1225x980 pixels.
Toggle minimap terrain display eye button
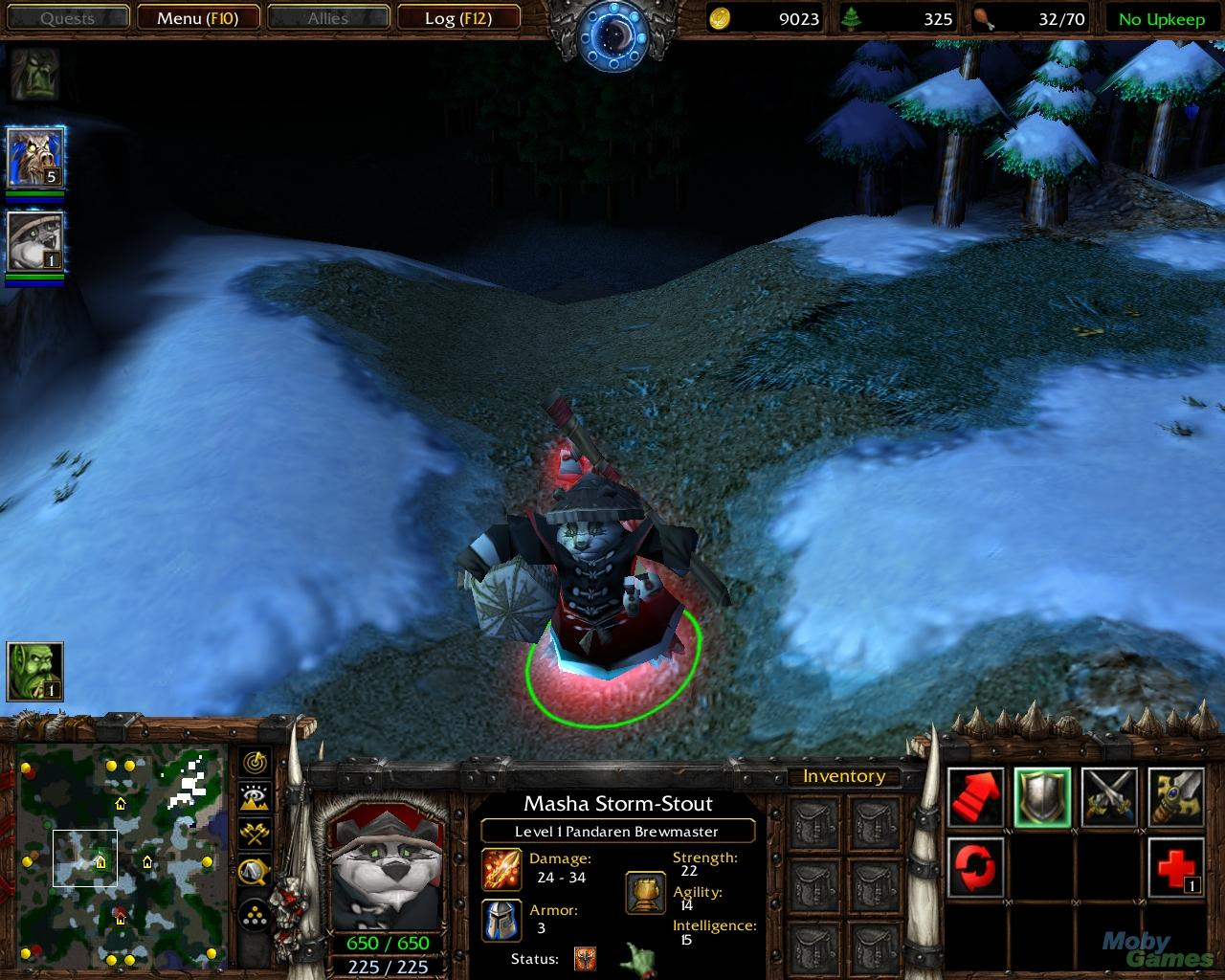click(256, 798)
